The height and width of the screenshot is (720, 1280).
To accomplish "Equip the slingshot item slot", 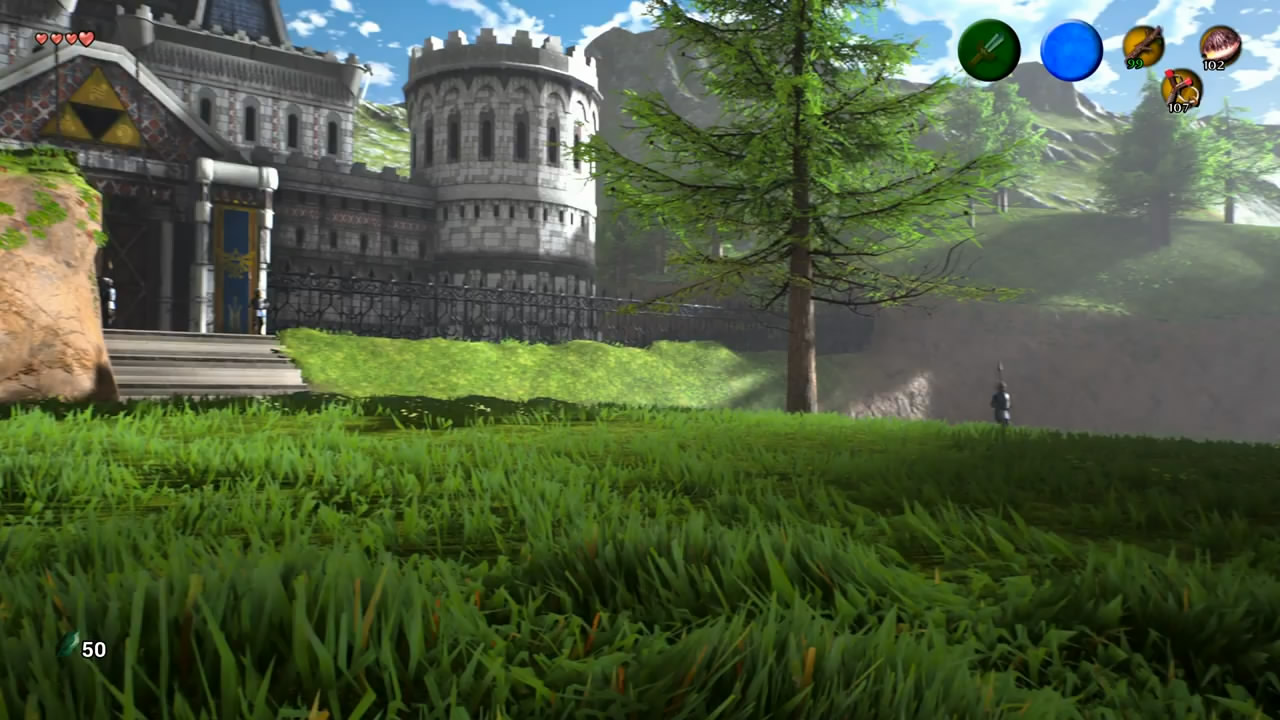I will coord(1181,88).
